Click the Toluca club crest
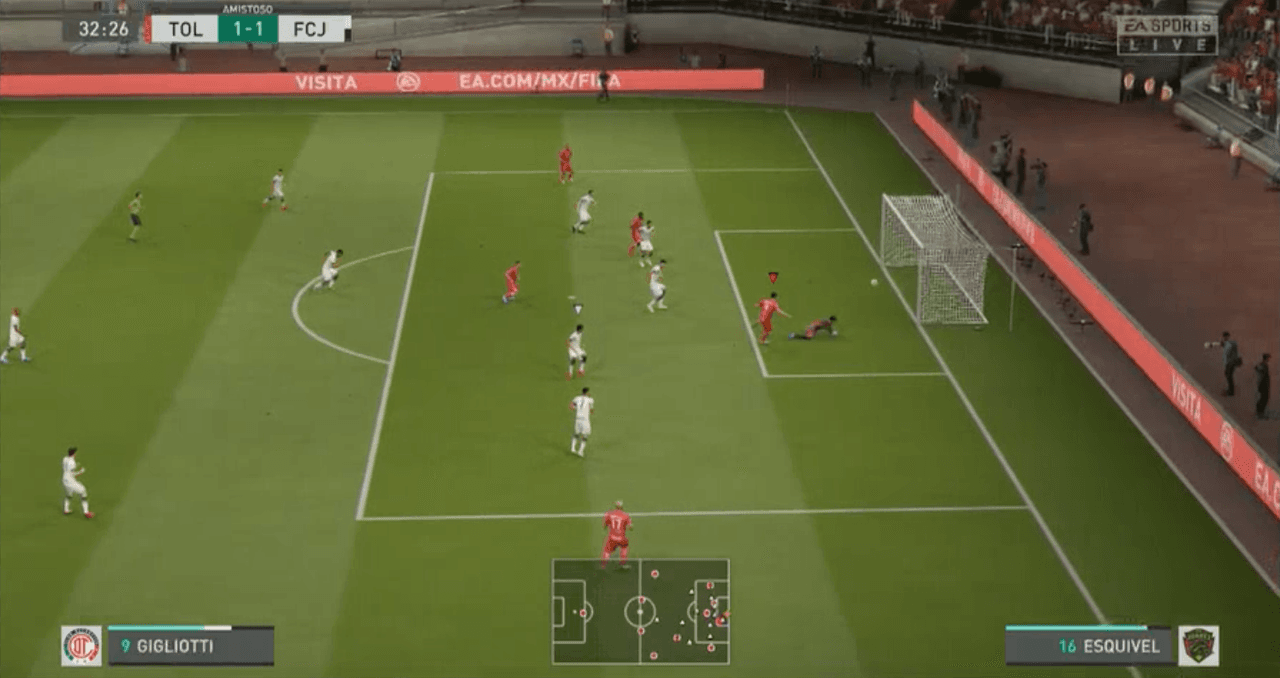The height and width of the screenshot is (678, 1280). pyautogui.click(x=81, y=646)
